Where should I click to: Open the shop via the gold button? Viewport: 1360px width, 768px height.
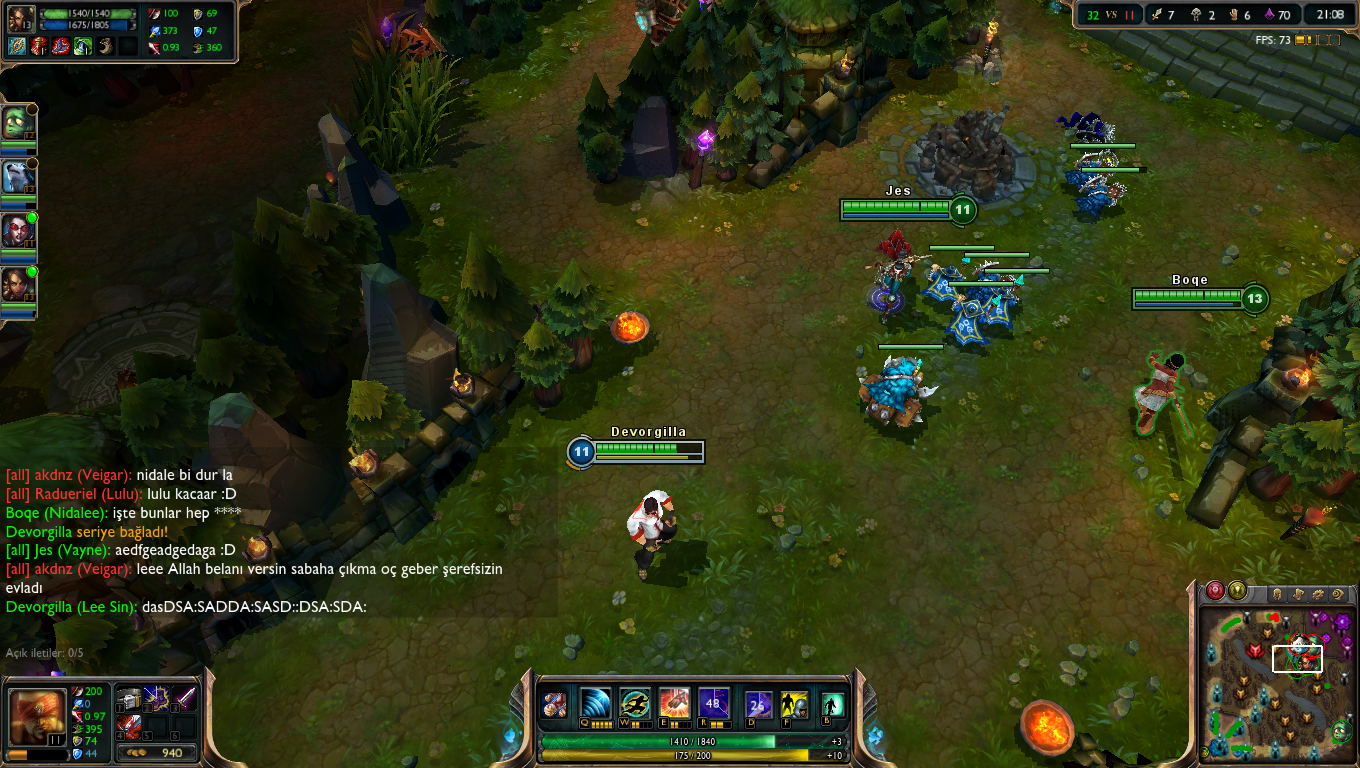[x=156, y=752]
